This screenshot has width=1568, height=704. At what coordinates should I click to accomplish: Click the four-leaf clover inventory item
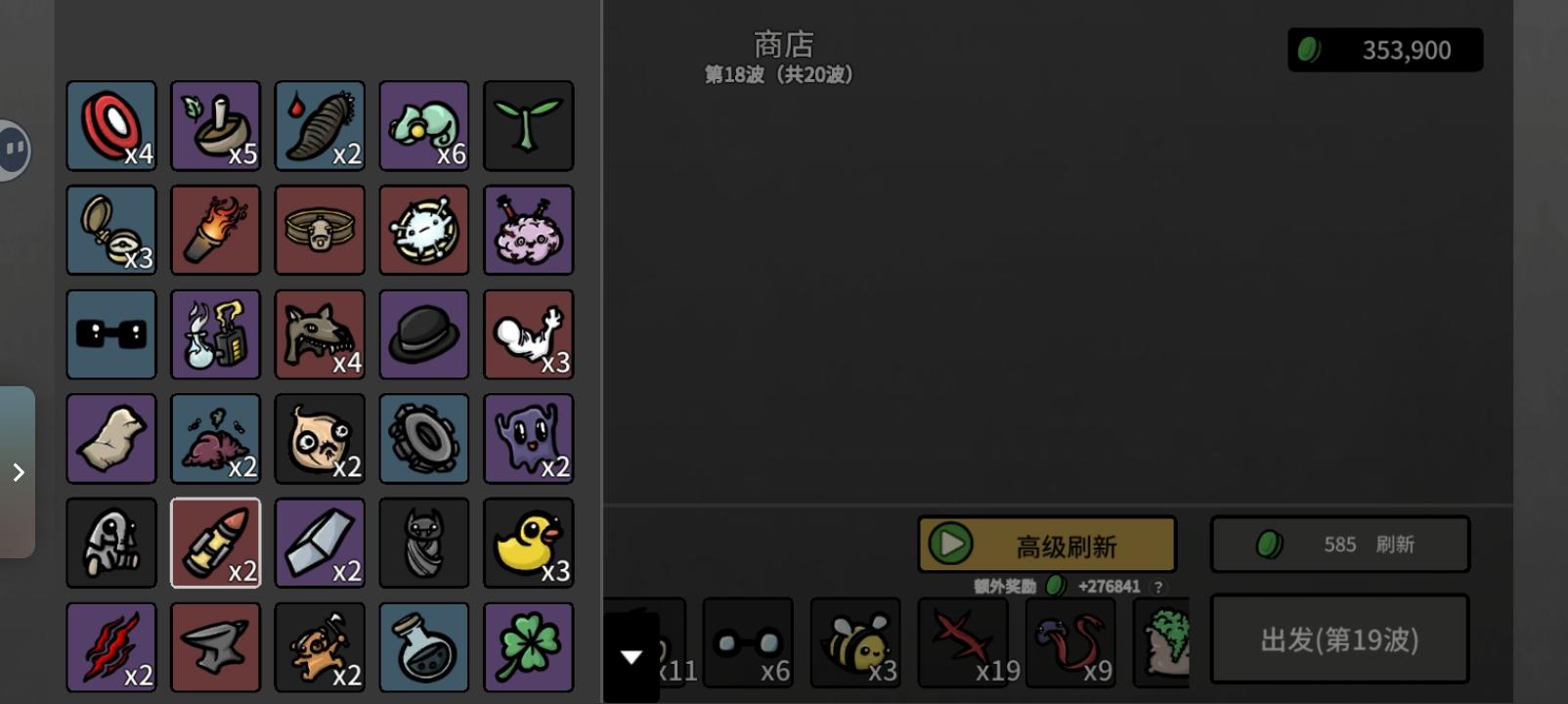tap(528, 646)
